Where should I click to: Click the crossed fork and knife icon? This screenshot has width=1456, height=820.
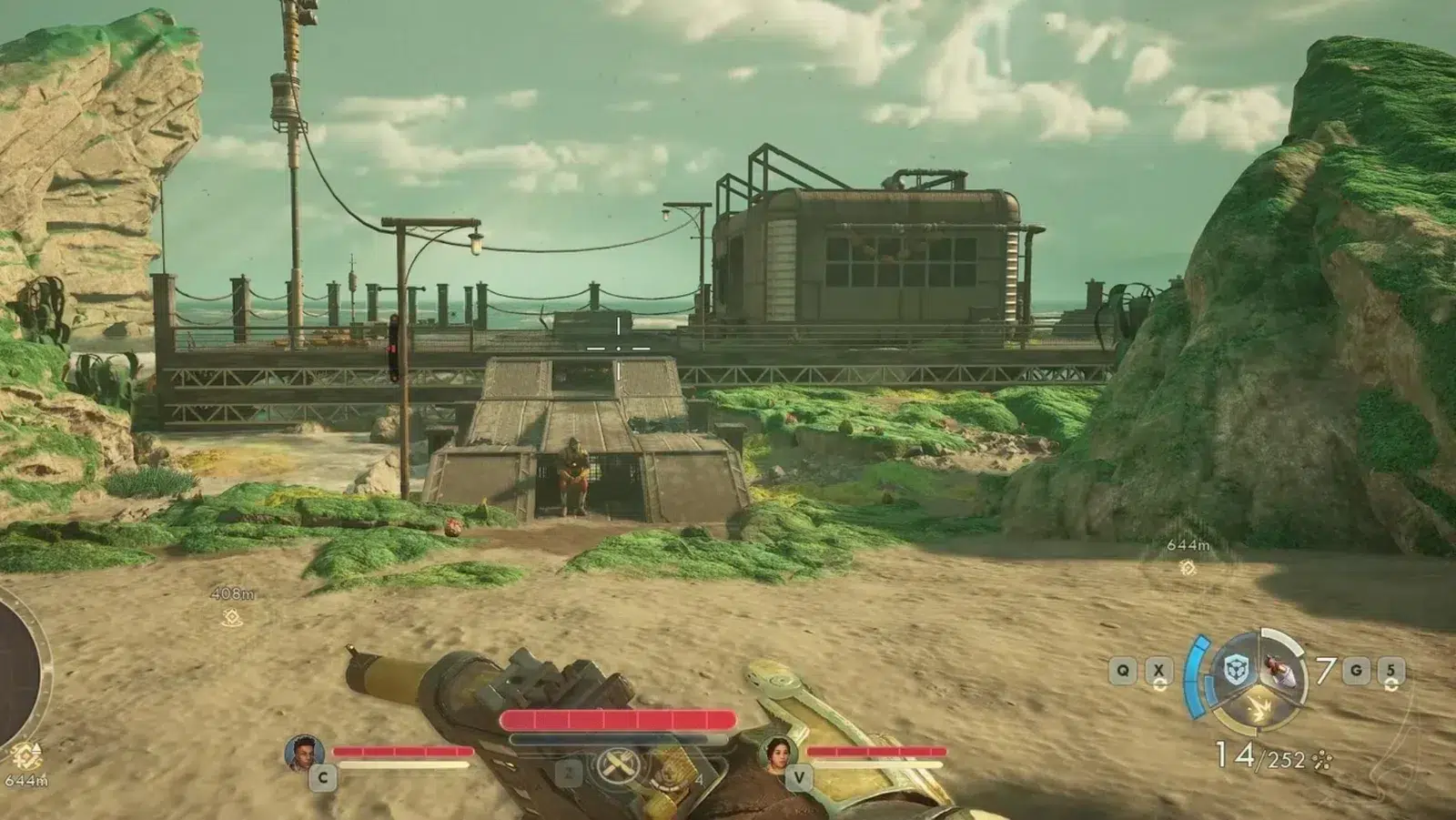coord(617,765)
